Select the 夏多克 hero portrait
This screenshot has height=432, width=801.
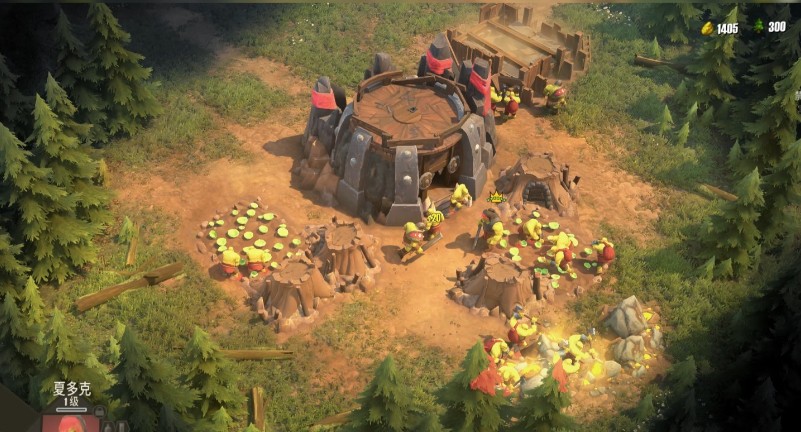click(x=70, y=423)
